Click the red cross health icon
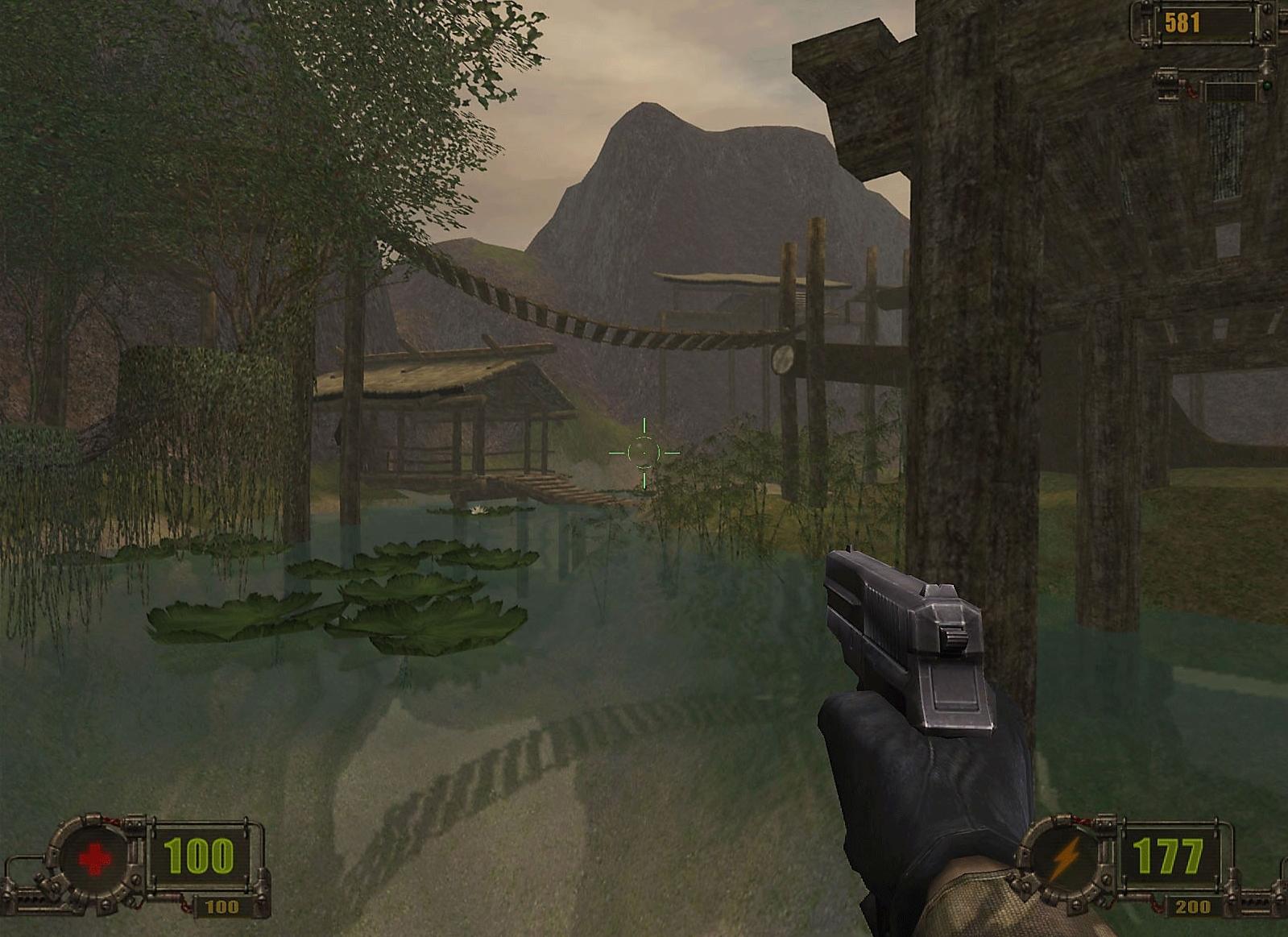The height and width of the screenshot is (937, 1288). pos(92,857)
